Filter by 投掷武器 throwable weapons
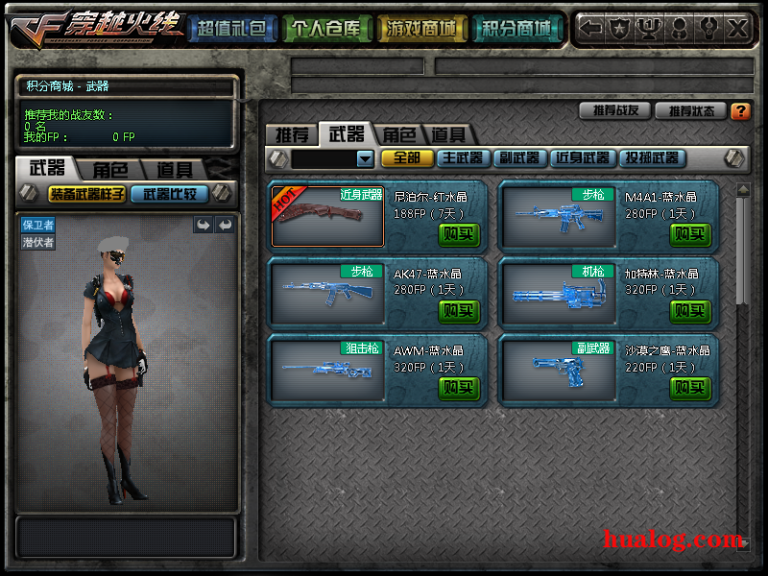768x576 pixels. (x=651, y=158)
